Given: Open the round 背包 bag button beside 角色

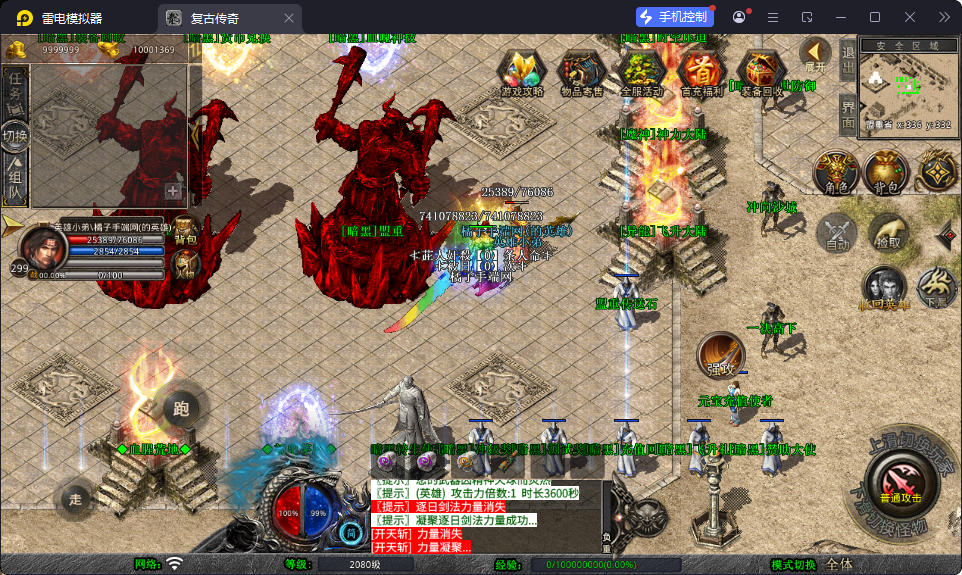Looking at the screenshot, I should pyautogui.click(x=886, y=174).
